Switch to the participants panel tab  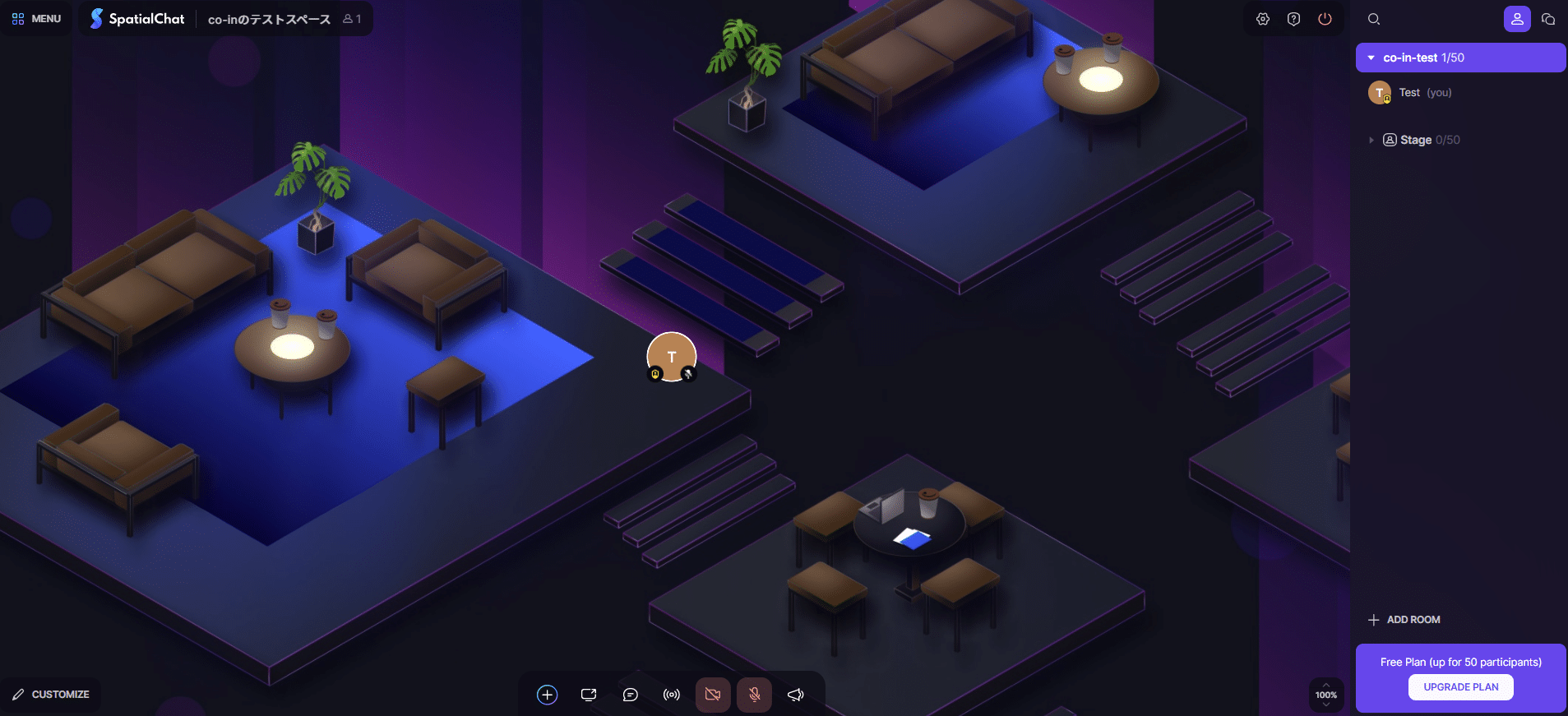point(1516,19)
